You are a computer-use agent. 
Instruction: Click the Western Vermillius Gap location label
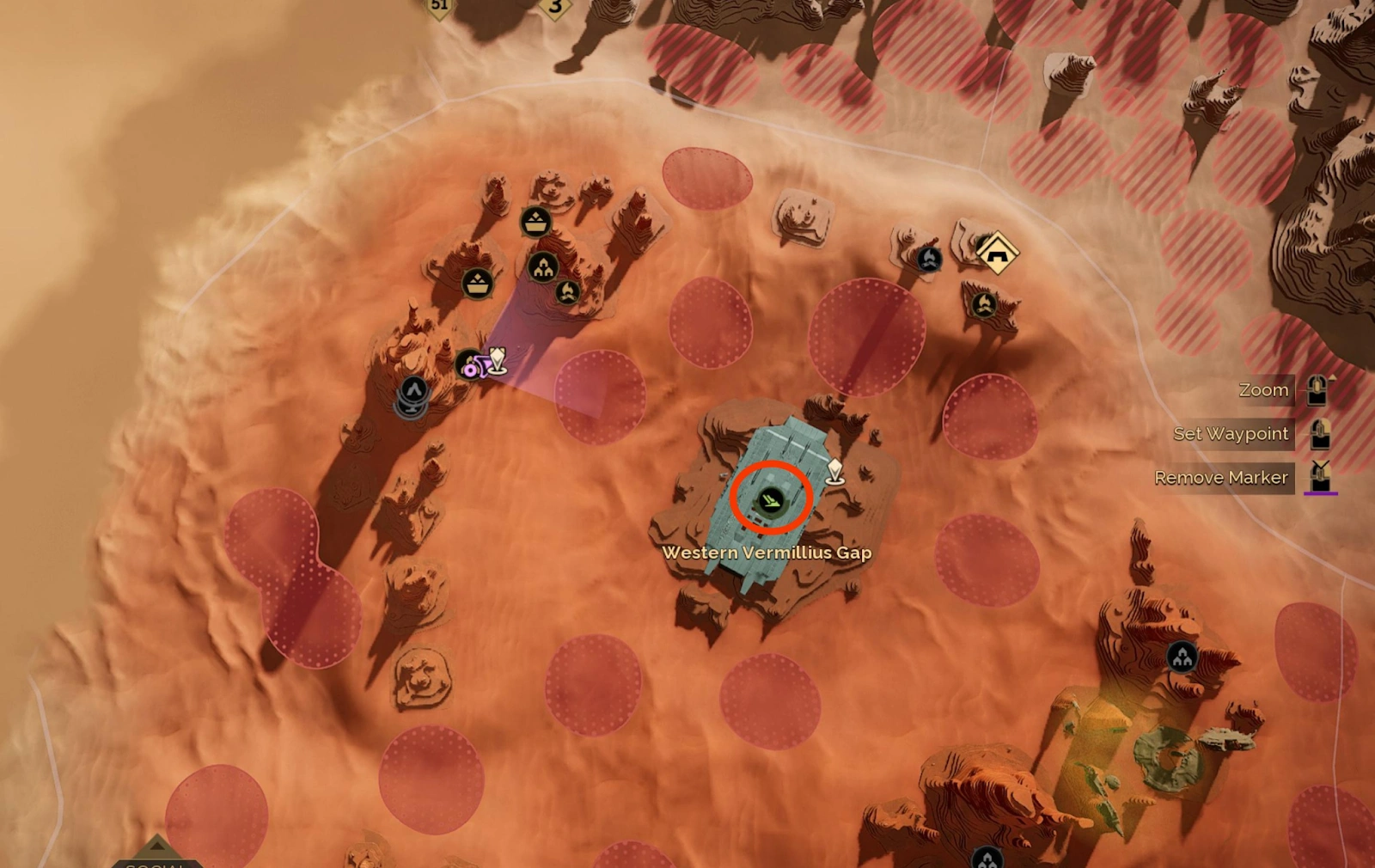point(767,553)
